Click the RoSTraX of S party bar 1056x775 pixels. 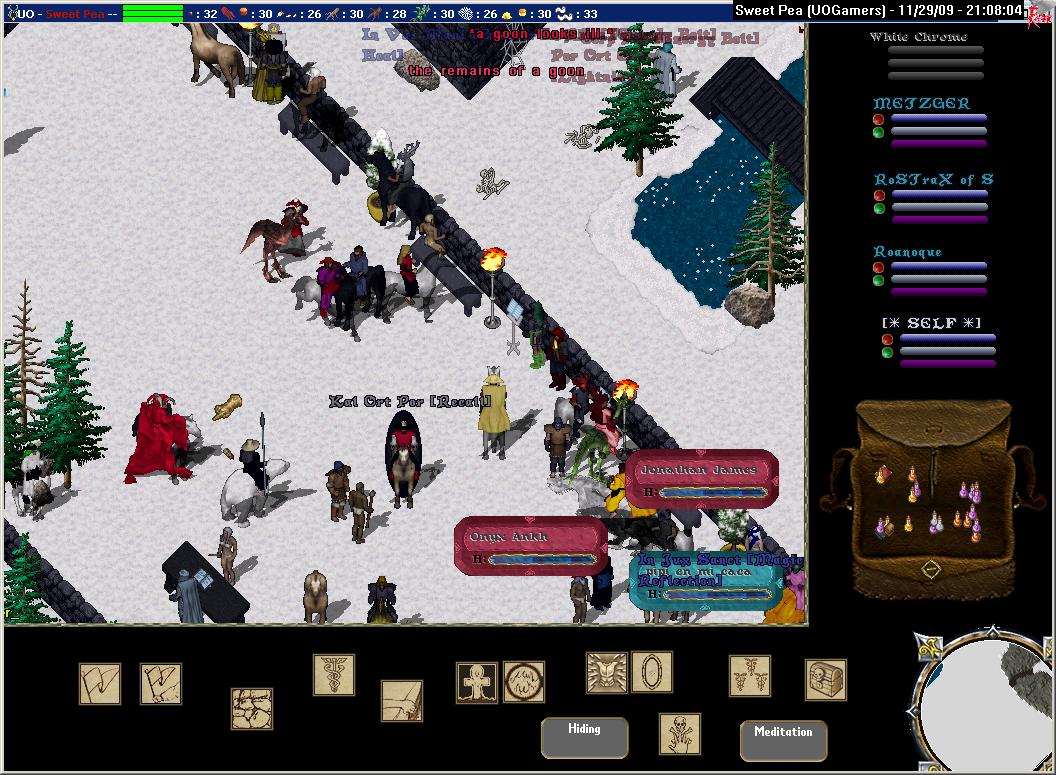tap(932, 179)
